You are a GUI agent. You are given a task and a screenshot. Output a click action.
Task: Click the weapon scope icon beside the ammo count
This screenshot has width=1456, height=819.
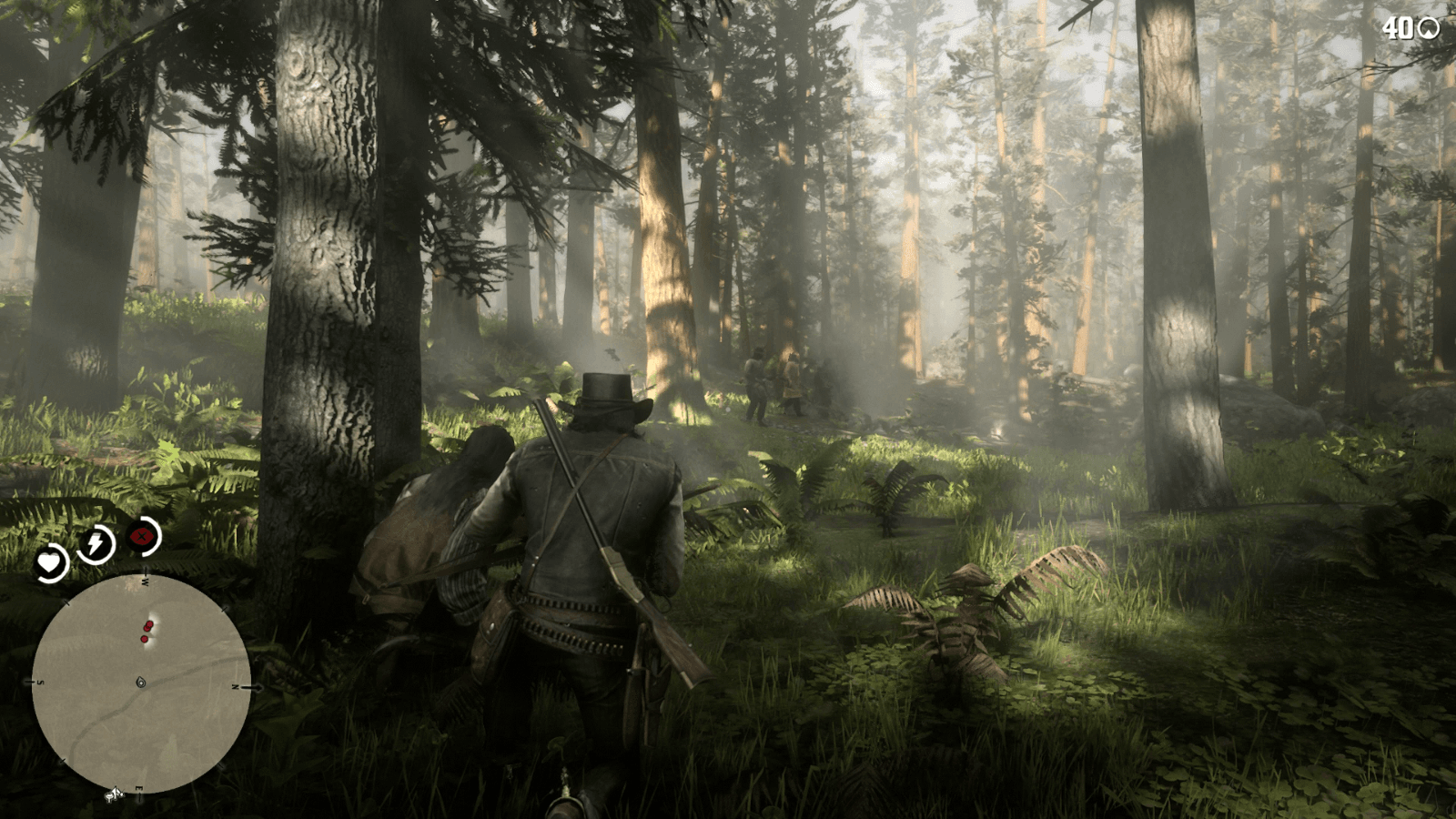coord(1428,28)
